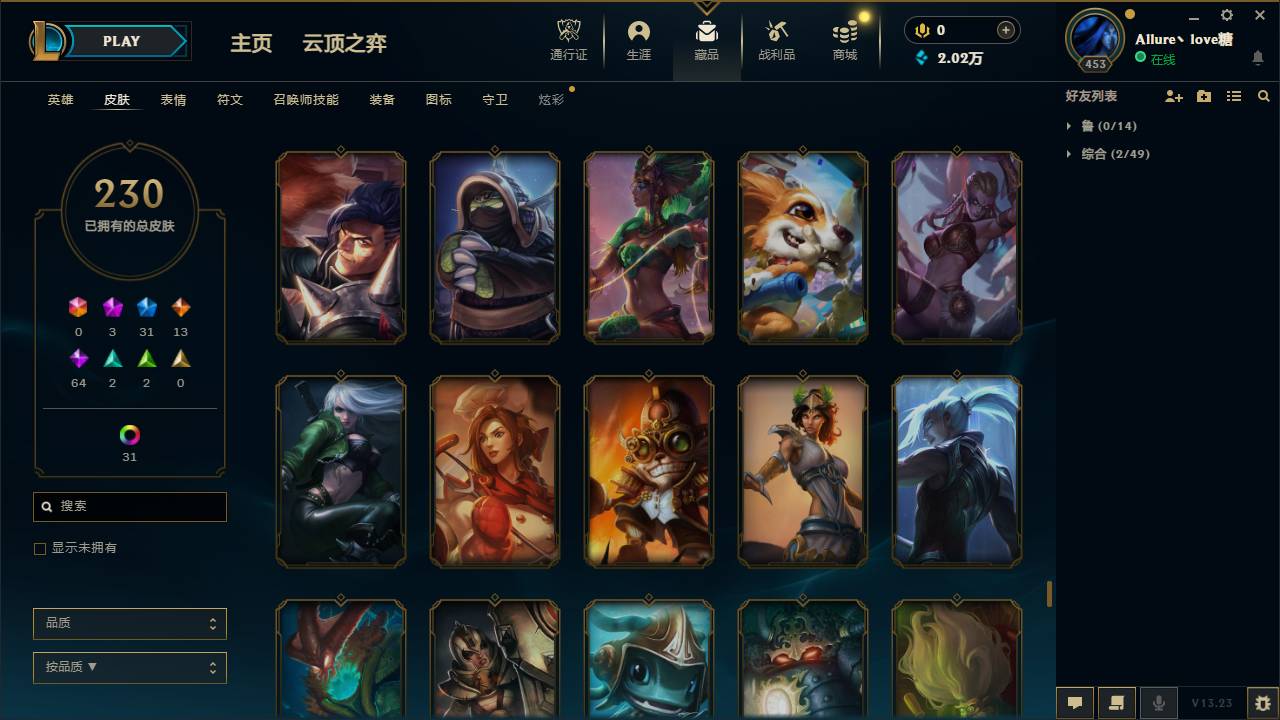Open the 通行证 (Pass) section
This screenshot has height=720, width=1280.
568,40
